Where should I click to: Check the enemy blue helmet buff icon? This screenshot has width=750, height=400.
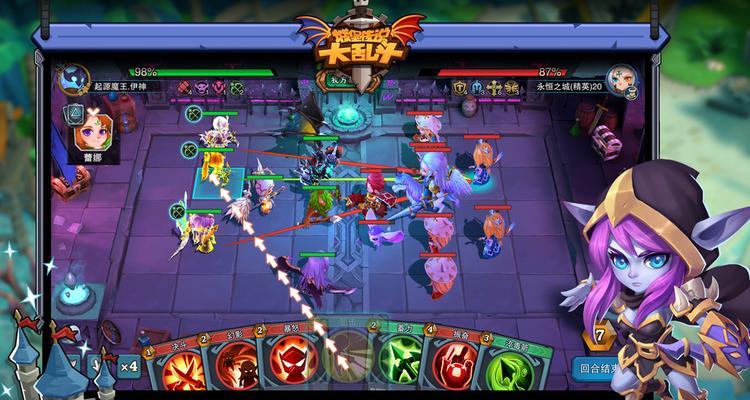(476, 87)
